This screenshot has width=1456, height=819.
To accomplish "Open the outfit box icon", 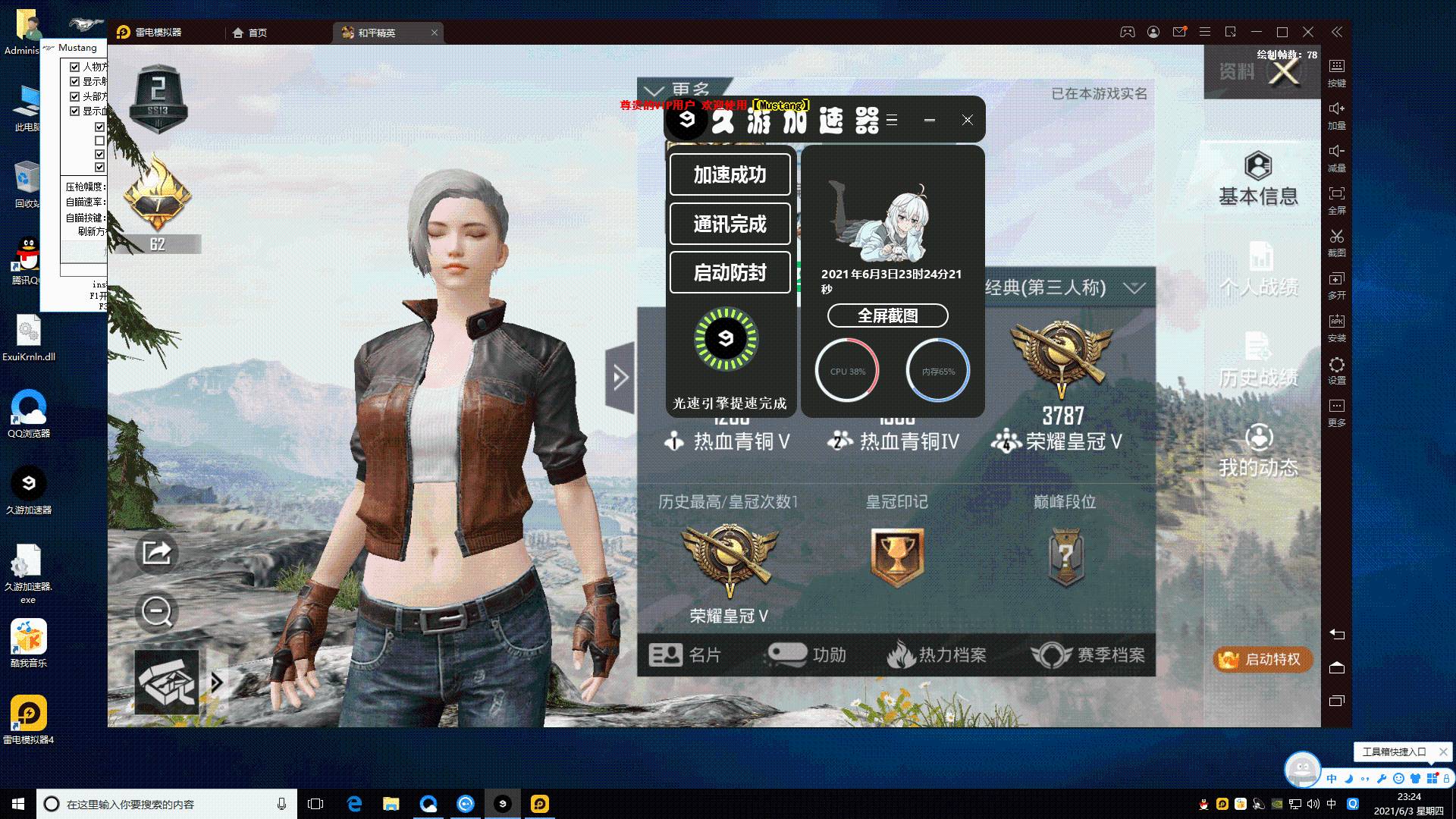I will tap(167, 682).
